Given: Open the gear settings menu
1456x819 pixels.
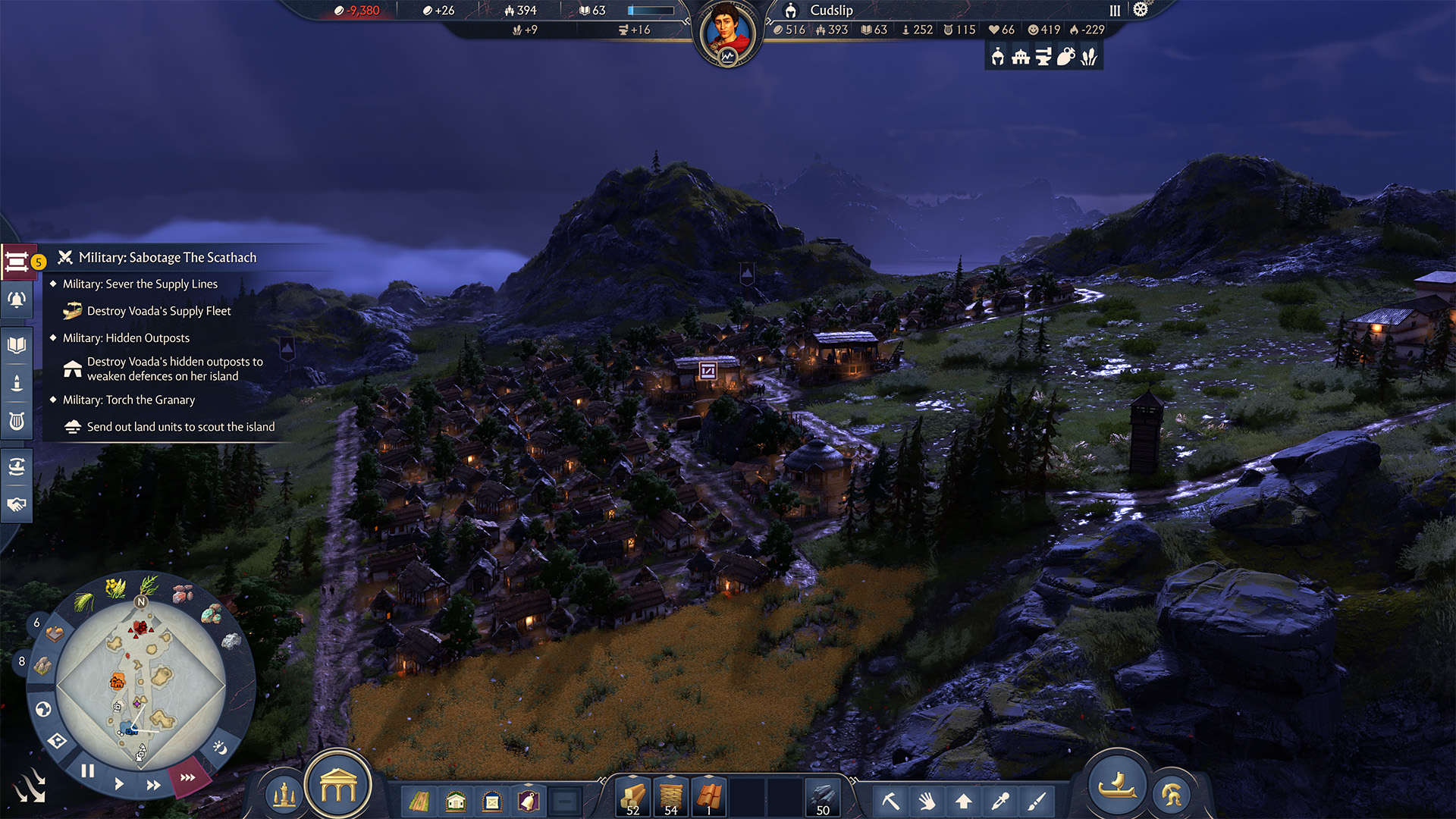Looking at the screenshot, I should pos(1141,10).
